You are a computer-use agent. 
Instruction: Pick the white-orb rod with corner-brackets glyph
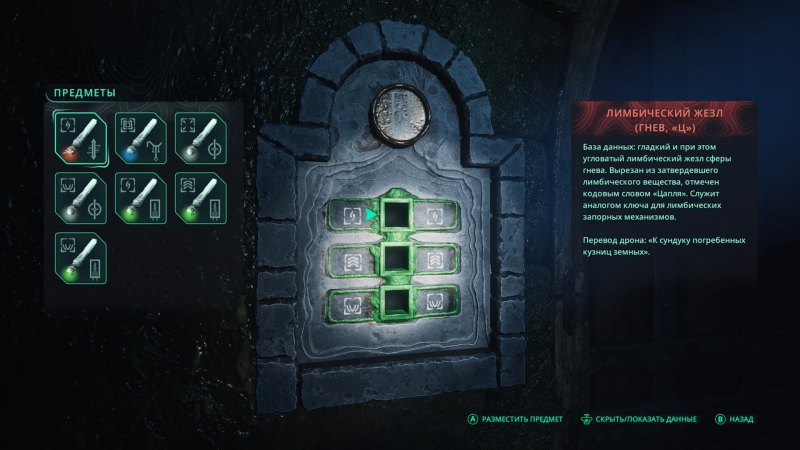200,137
